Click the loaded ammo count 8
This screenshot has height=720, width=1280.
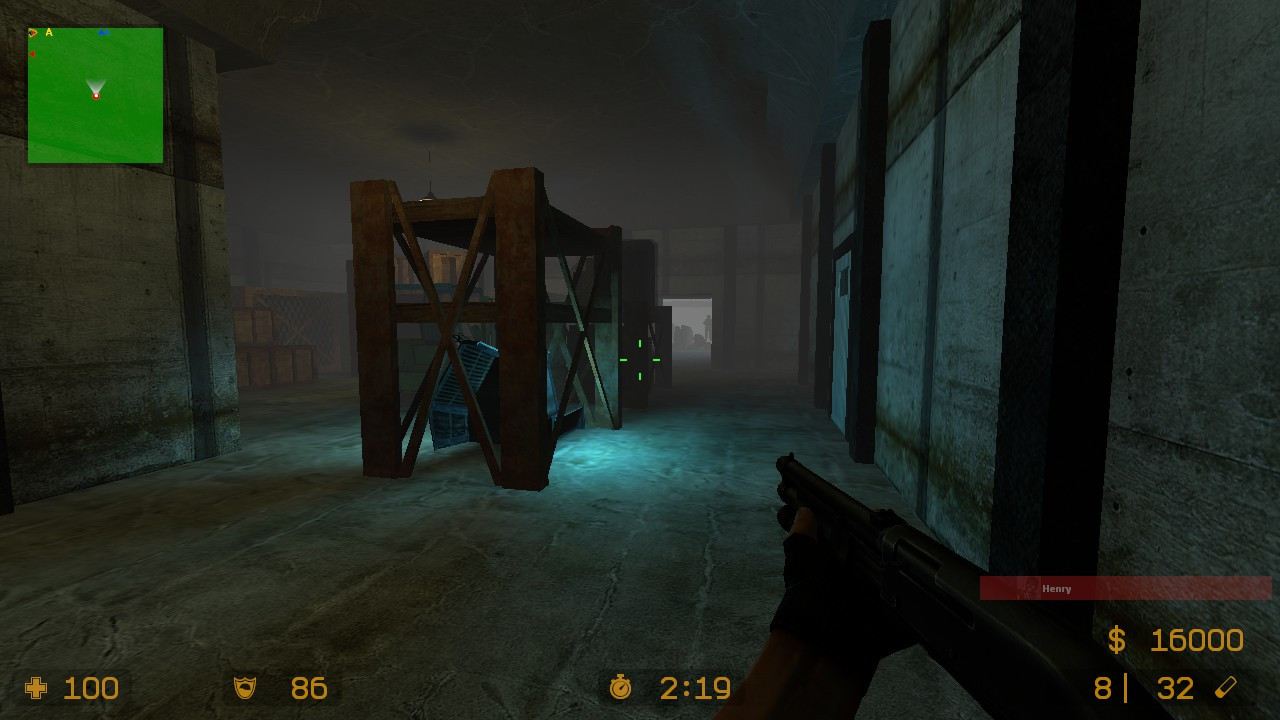point(1103,688)
